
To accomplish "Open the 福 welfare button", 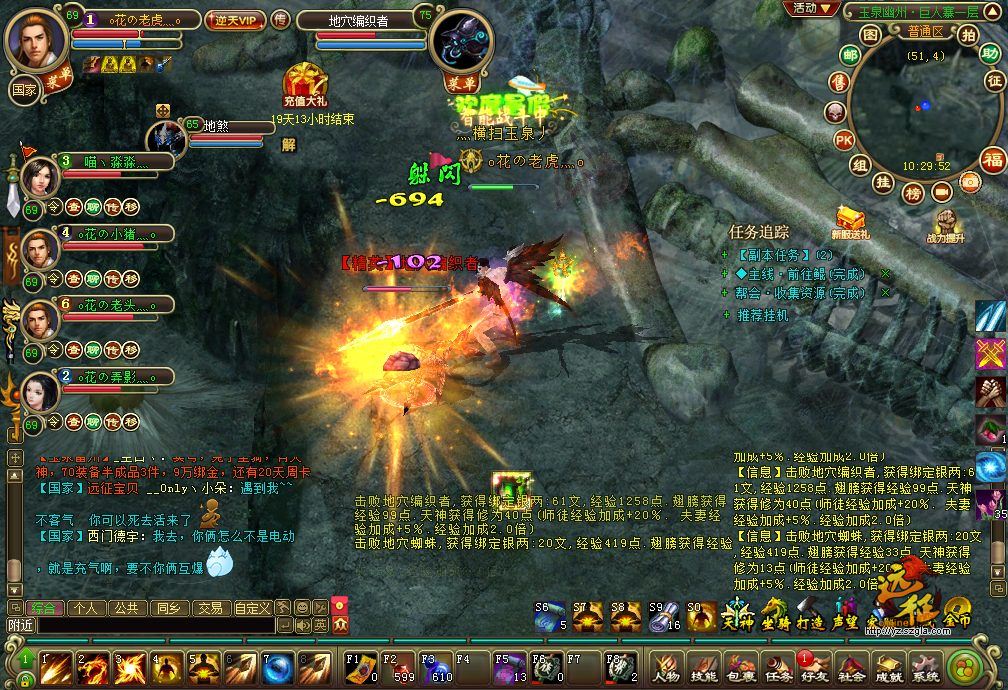I will pyautogui.click(x=992, y=159).
